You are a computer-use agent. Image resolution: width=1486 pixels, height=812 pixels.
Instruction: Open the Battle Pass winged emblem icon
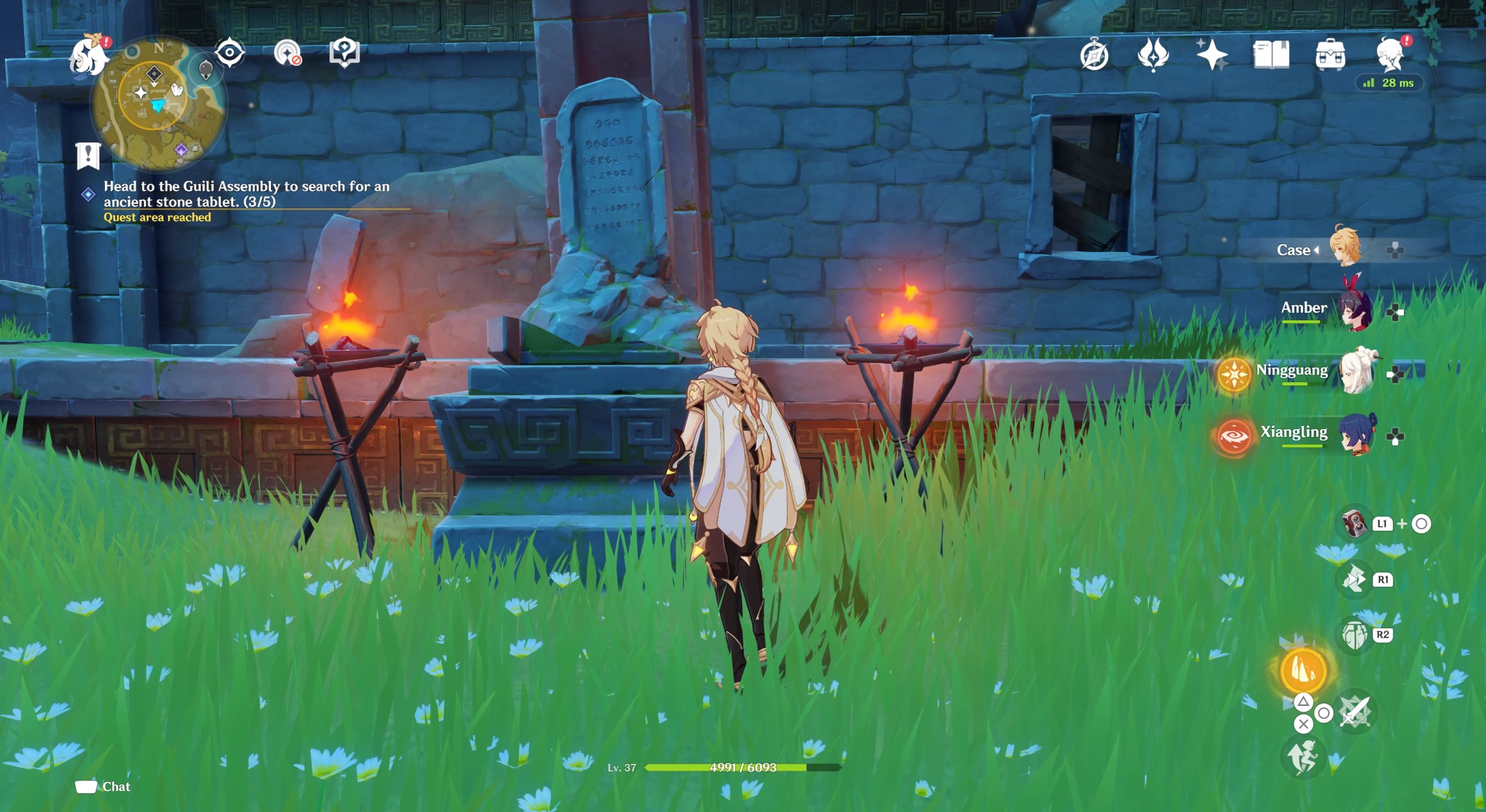point(1152,55)
